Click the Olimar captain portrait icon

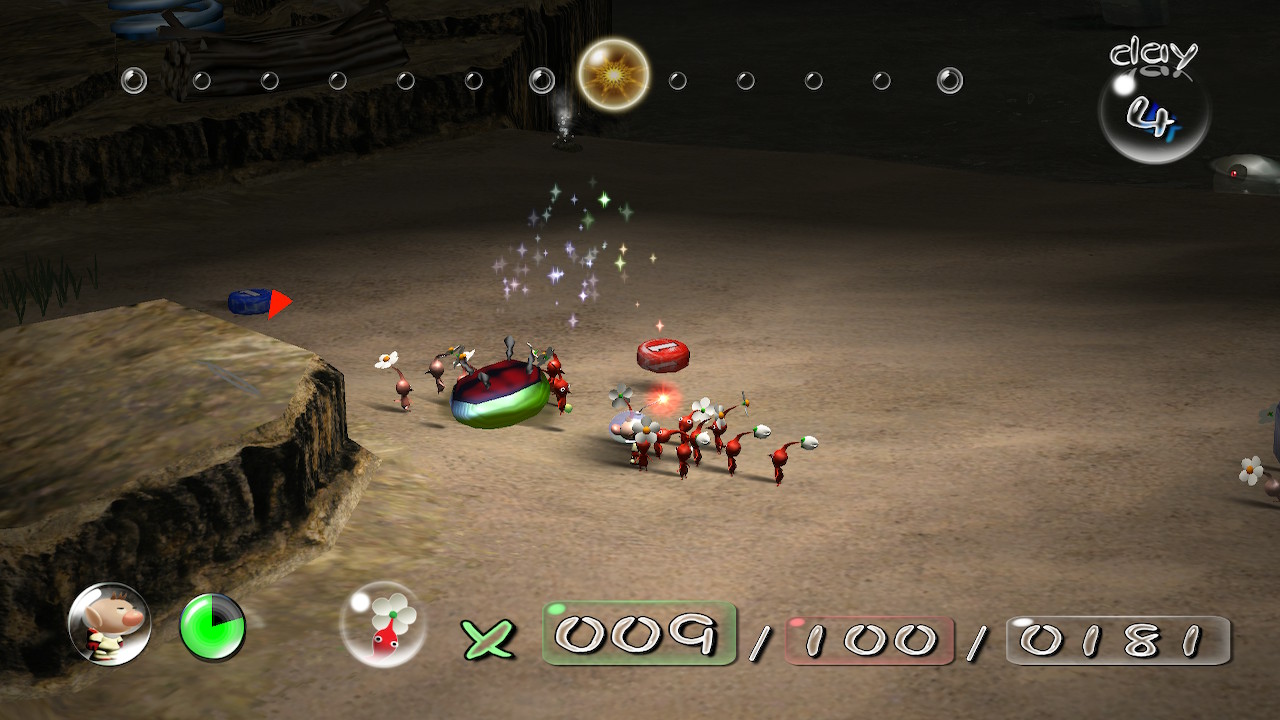click(109, 624)
